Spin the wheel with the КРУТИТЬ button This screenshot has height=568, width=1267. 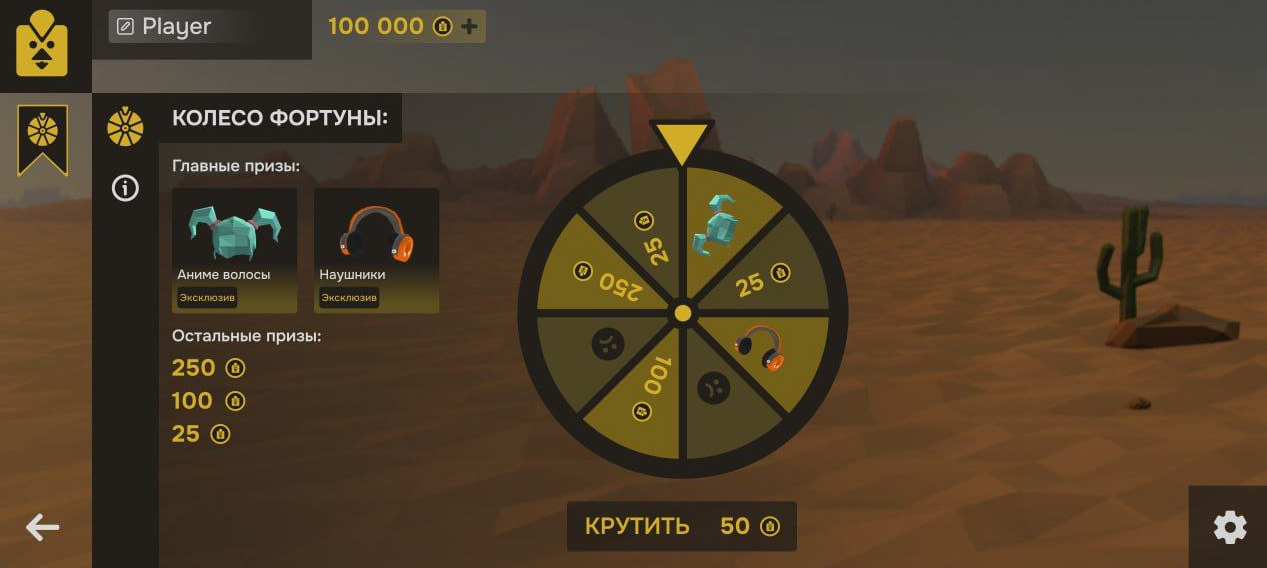681,526
